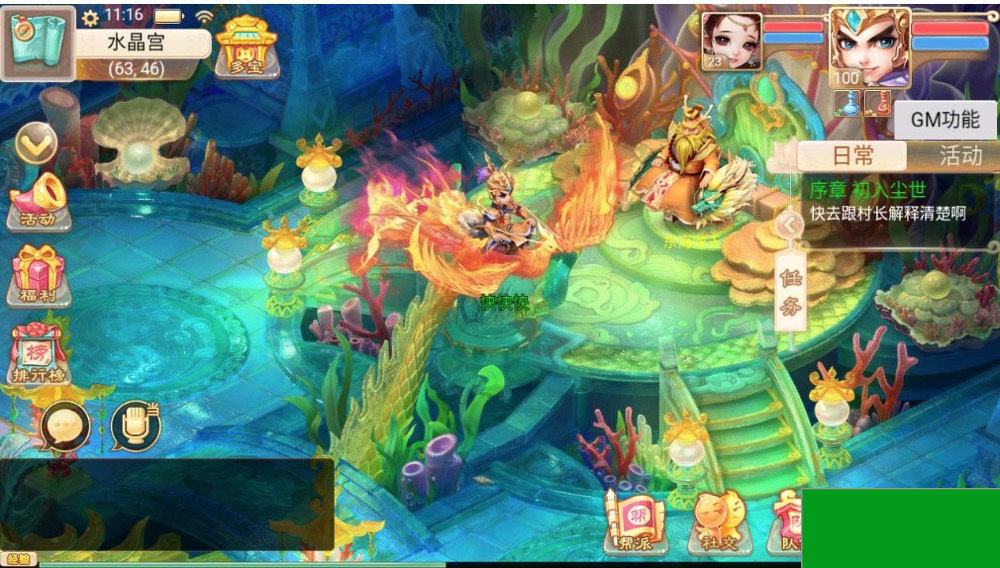Open the 帮派 guild menu

(x=634, y=522)
